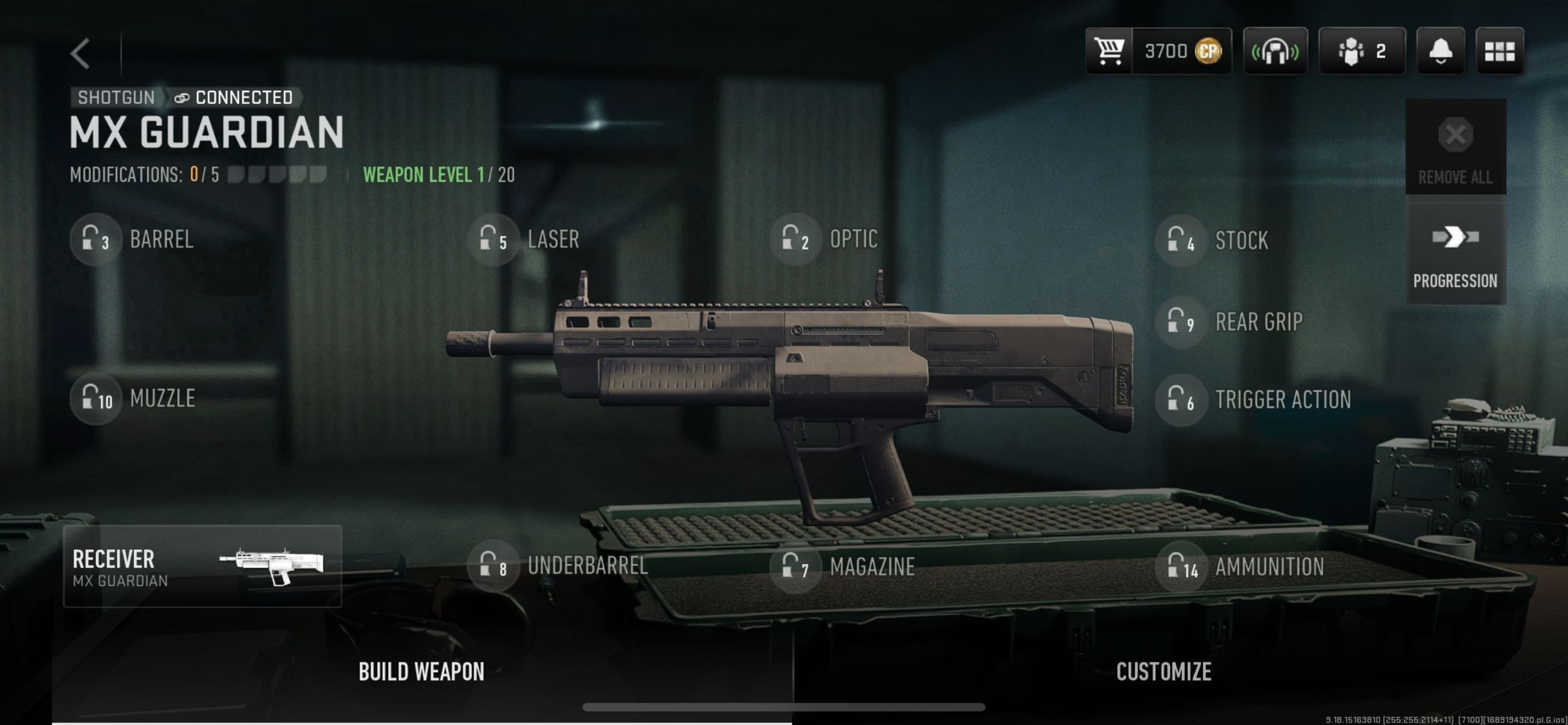This screenshot has width=1568, height=725.
Task: Open the party members panel
Action: (1361, 51)
